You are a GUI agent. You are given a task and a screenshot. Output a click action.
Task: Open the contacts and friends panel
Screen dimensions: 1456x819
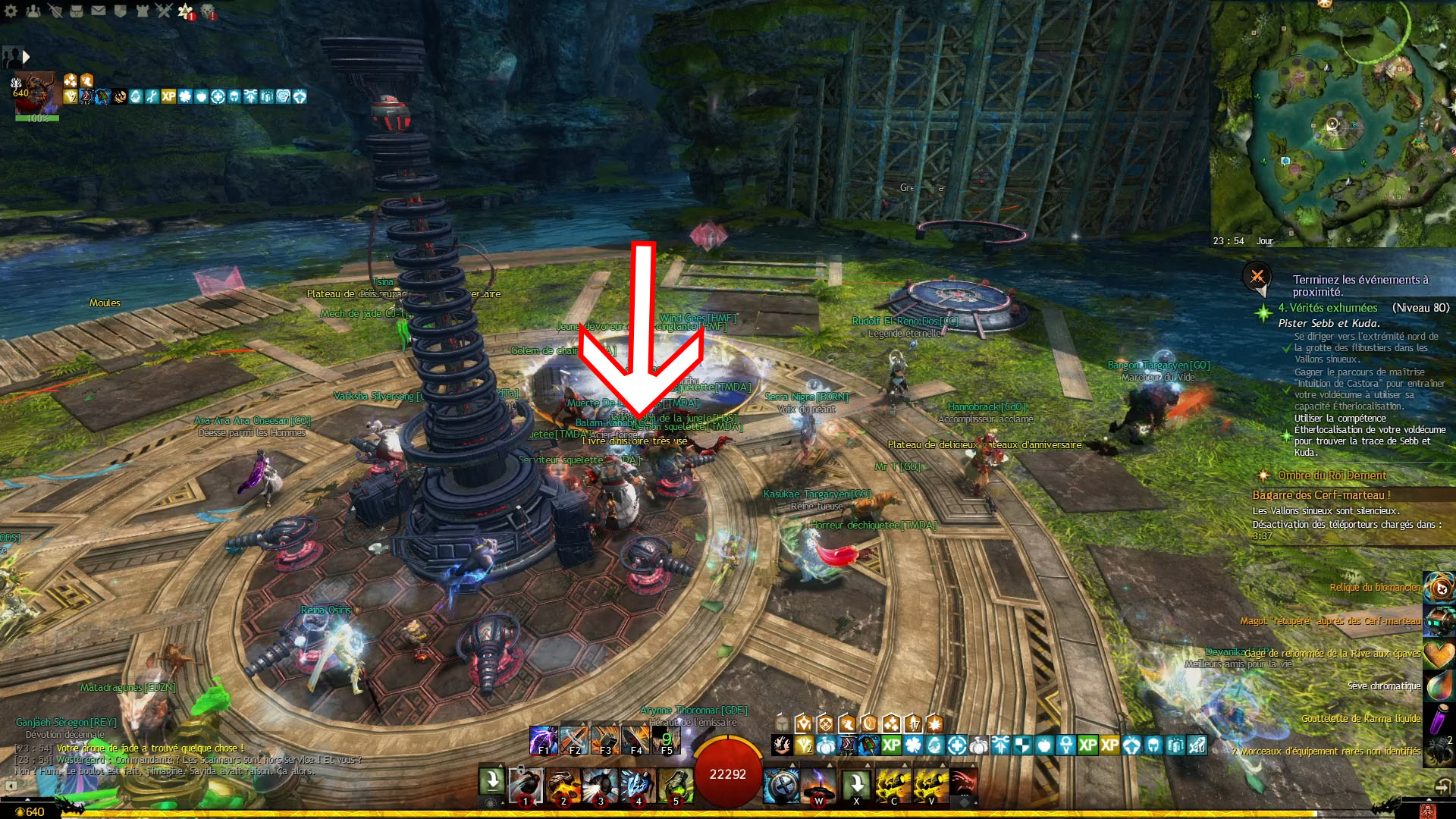tap(33, 11)
